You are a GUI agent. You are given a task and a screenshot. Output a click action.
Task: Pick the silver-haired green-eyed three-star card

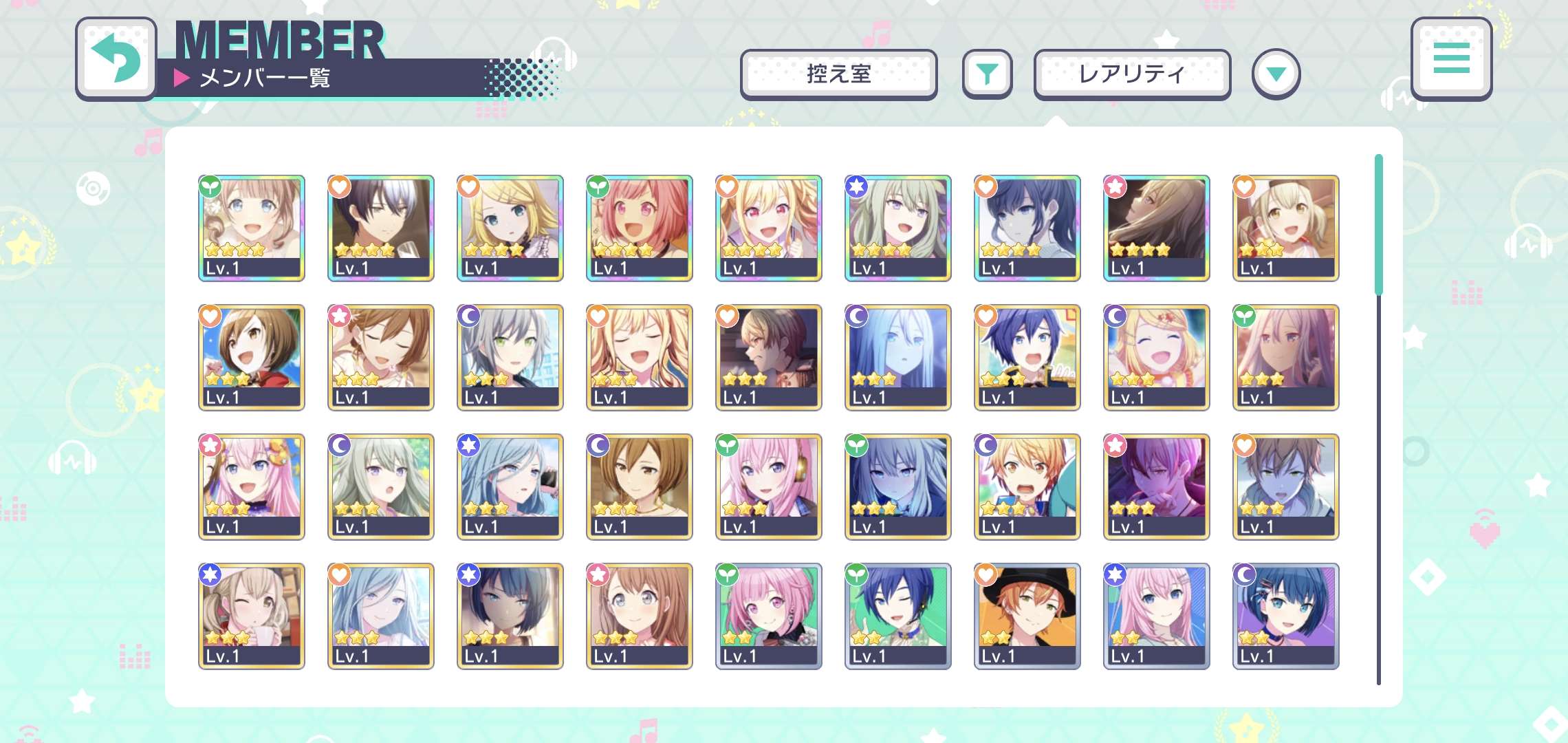pyautogui.click(x=510, y=357)
